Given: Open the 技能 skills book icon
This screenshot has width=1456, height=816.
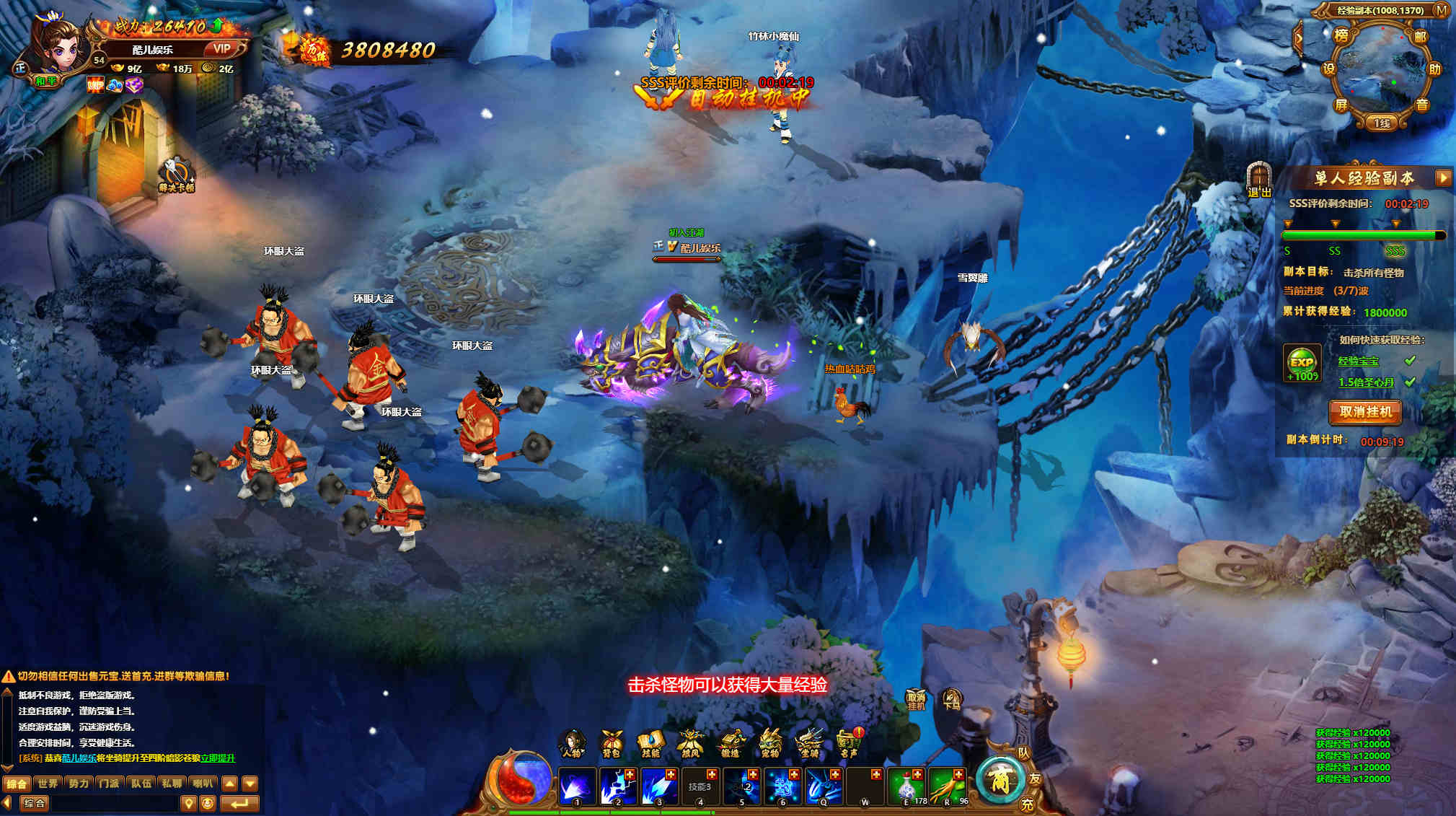Looking at the screenshot, I should click(650, 743).
